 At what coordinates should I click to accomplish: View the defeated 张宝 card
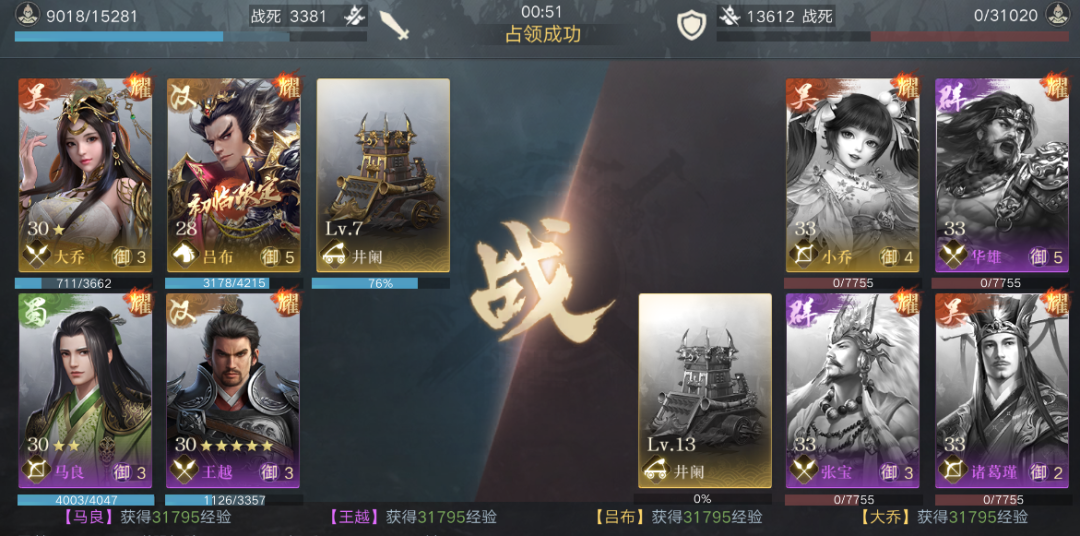852,390
